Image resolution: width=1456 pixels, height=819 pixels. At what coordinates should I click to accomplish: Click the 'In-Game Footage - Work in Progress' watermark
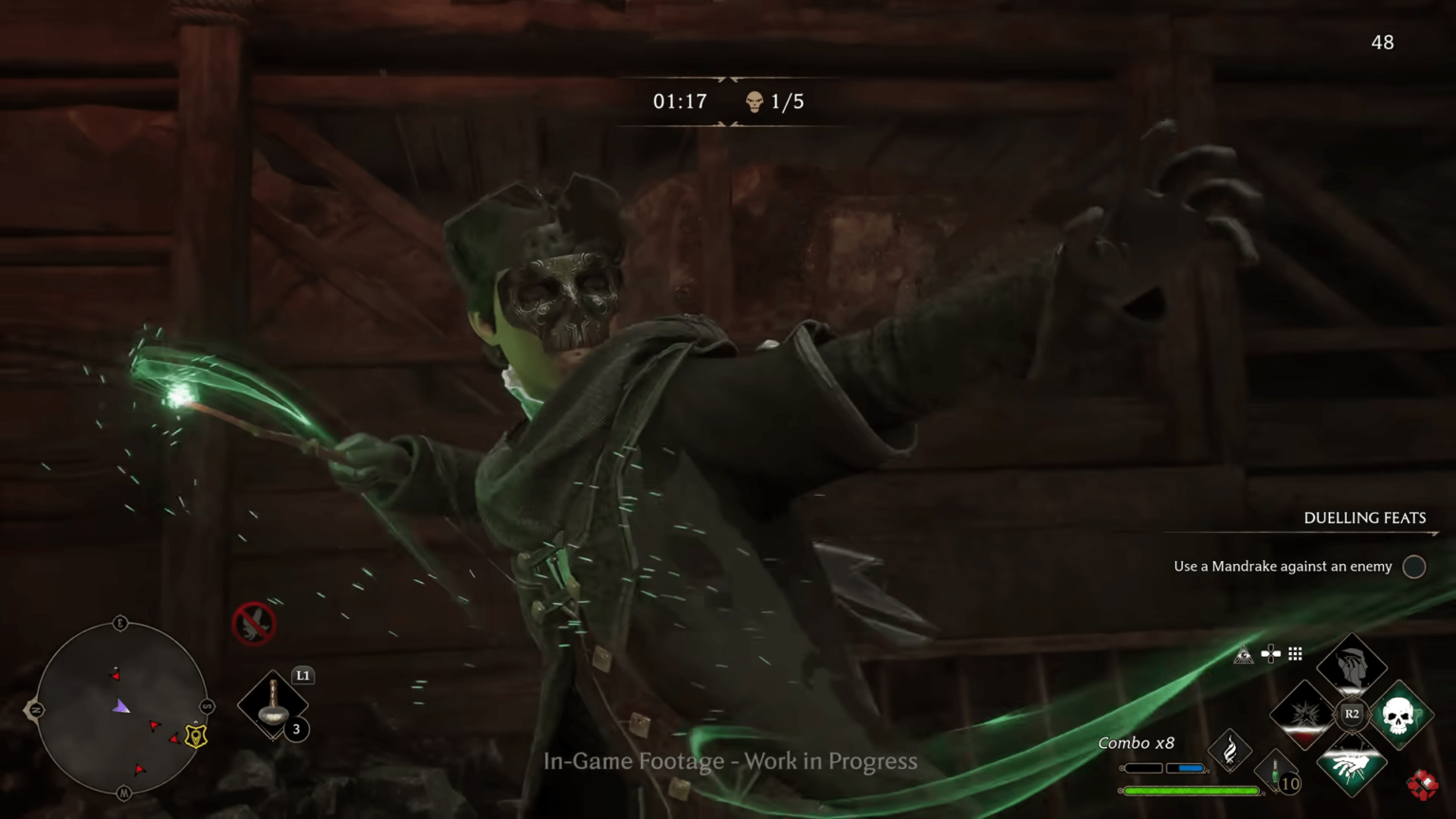(x=730, y=761)
